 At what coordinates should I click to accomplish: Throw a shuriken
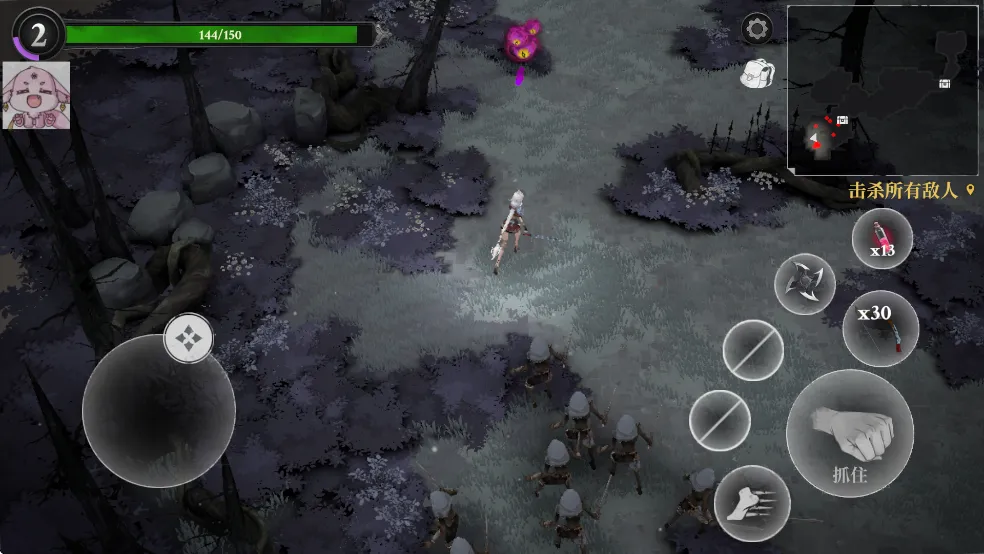[x=805, y=283]
